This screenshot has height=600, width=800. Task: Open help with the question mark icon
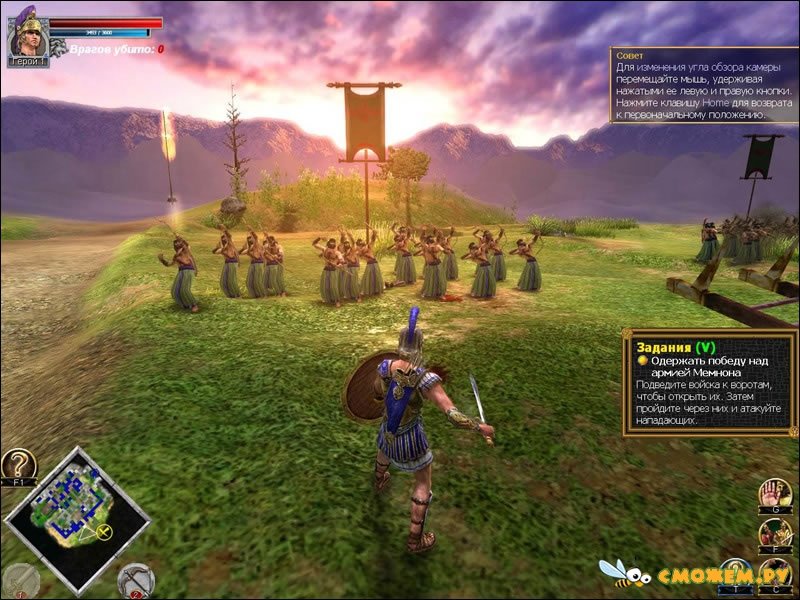pos(18,465)
